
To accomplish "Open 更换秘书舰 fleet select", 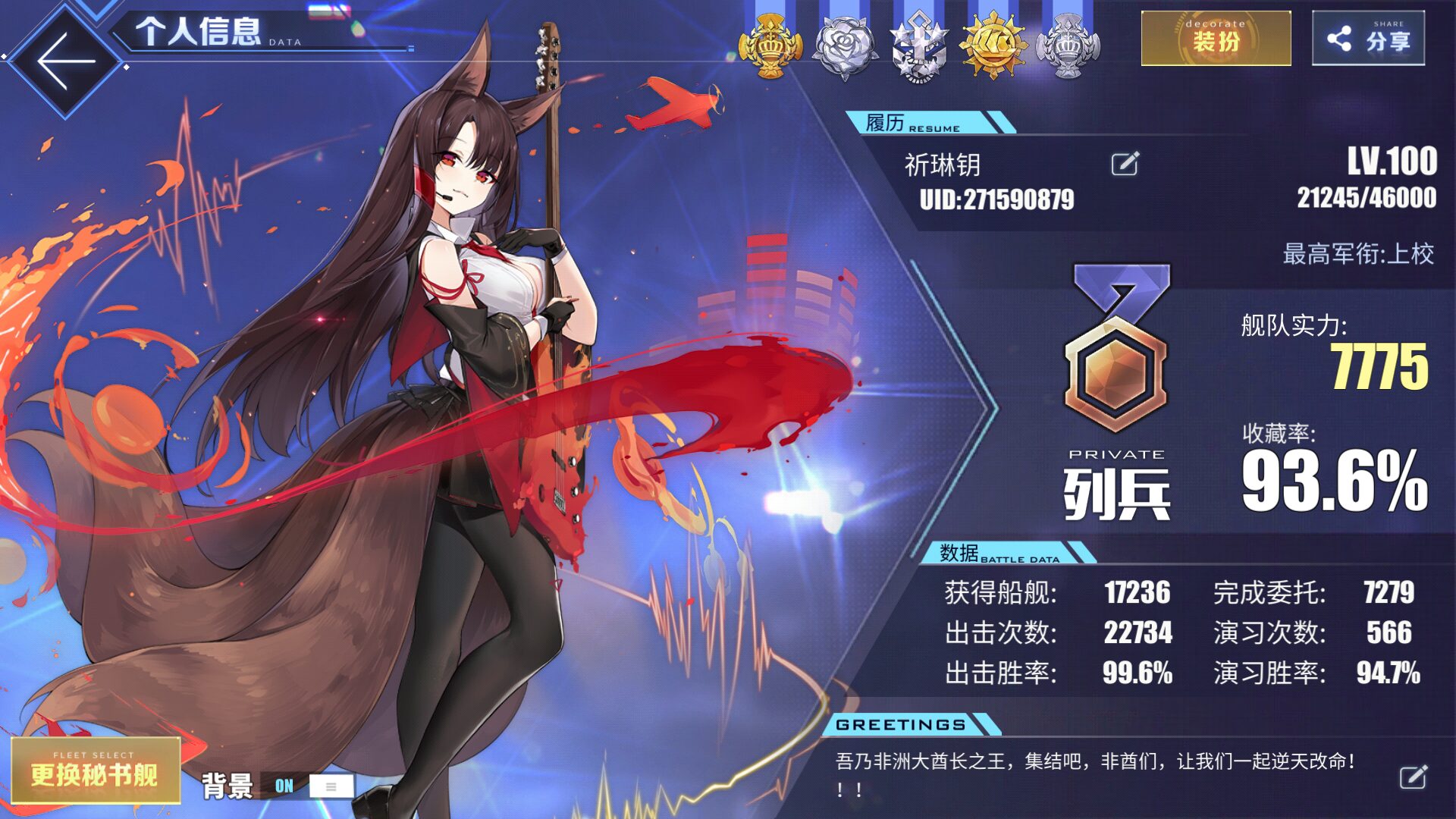I will tap(96, 770).
